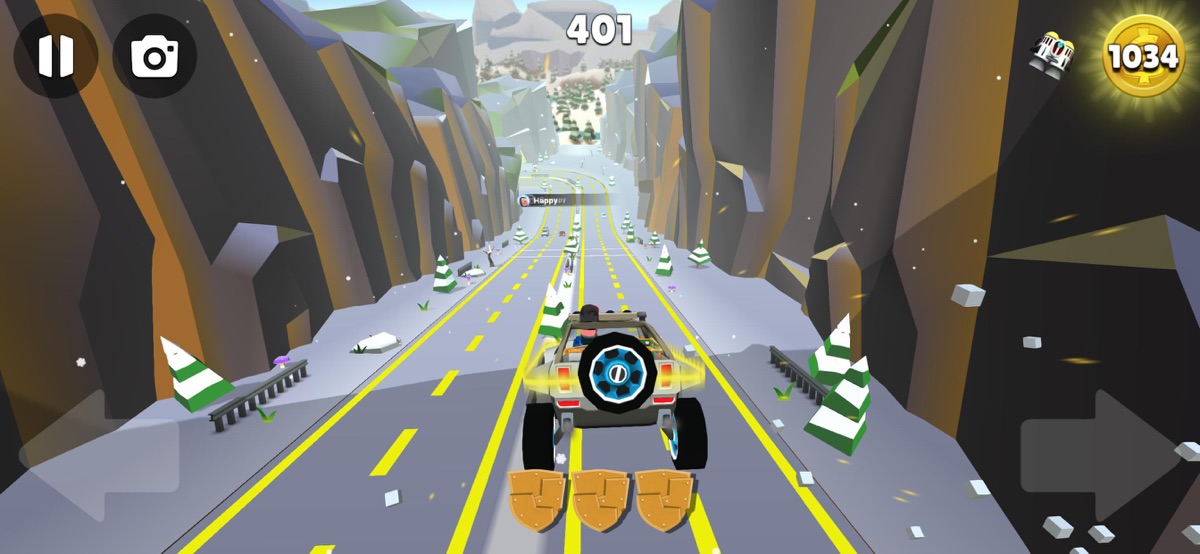Steer left with the left arrow
The image size is (1200, 554).
pos(95,455)
